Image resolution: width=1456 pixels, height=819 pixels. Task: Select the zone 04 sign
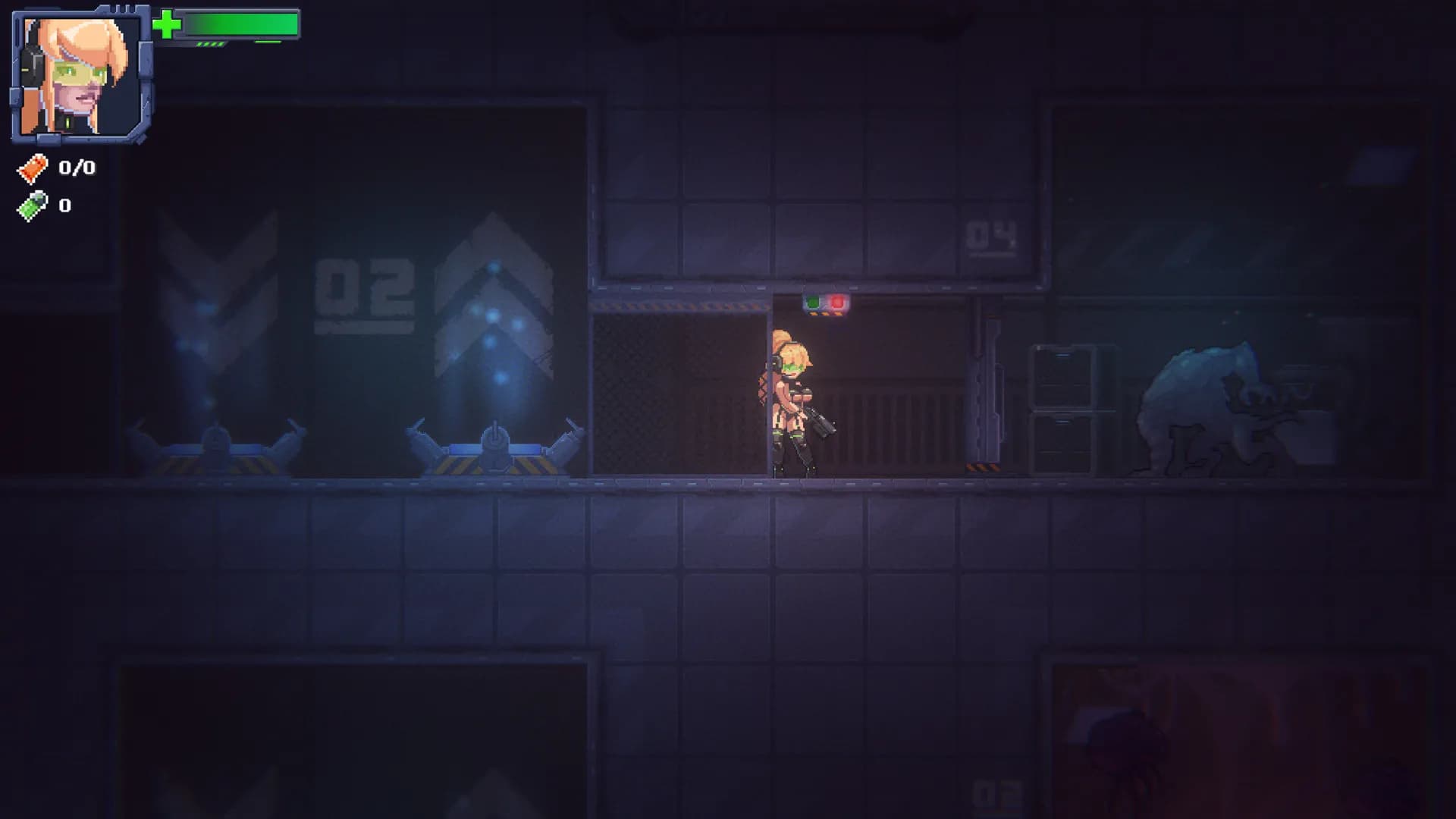tap(993, 237)
